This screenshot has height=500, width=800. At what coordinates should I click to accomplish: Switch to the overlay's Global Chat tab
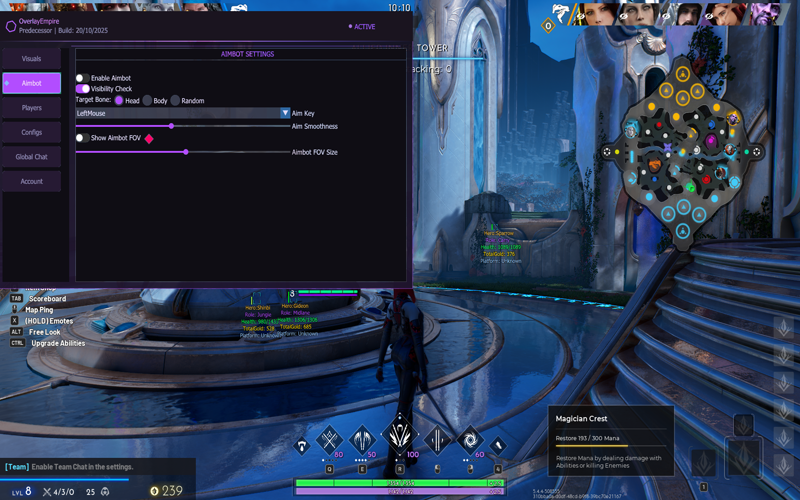[x=31, y=157]
